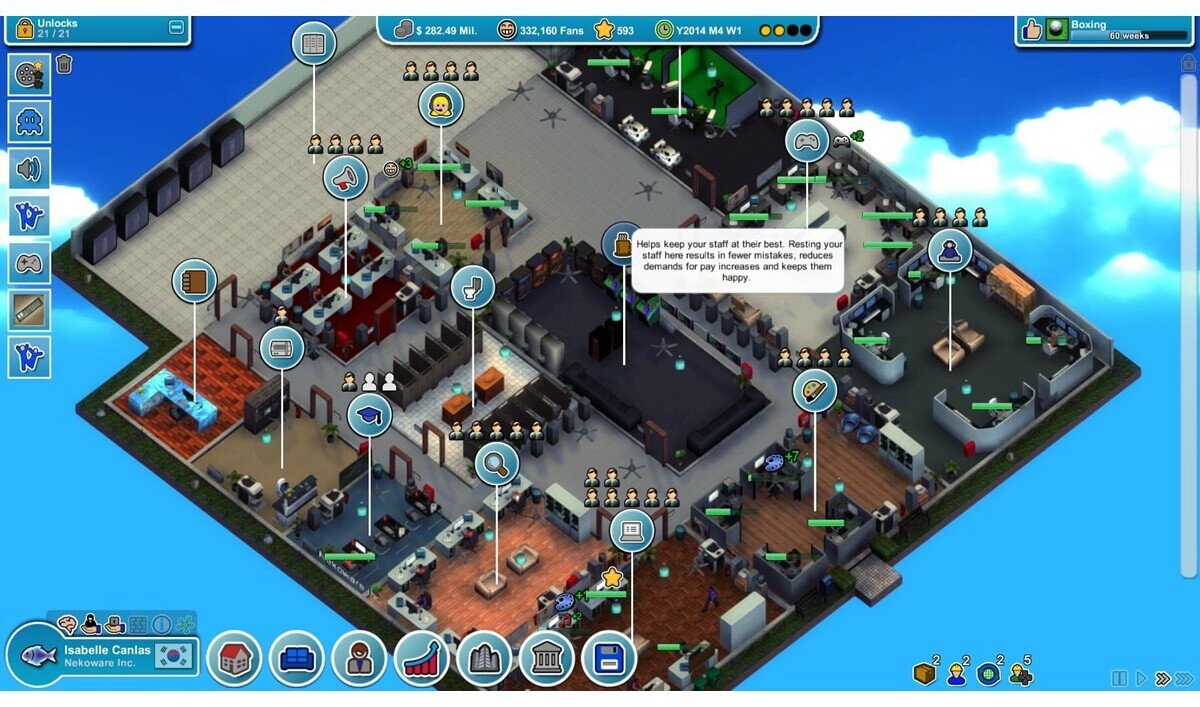Open the red house build menu
Screen dimensions: 1200x707
234,659
